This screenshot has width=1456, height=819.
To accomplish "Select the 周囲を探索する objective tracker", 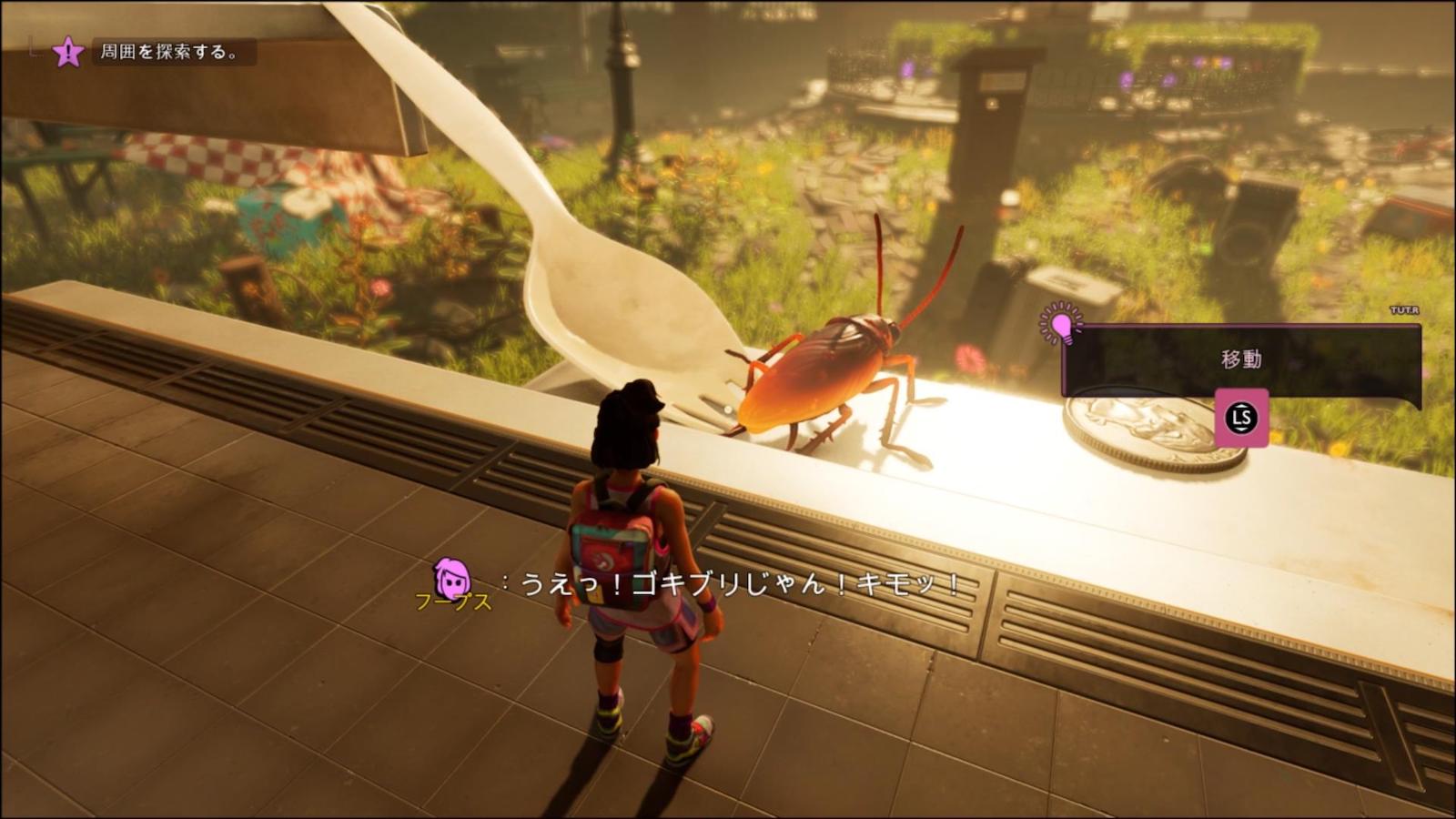I will pos(169,52).
